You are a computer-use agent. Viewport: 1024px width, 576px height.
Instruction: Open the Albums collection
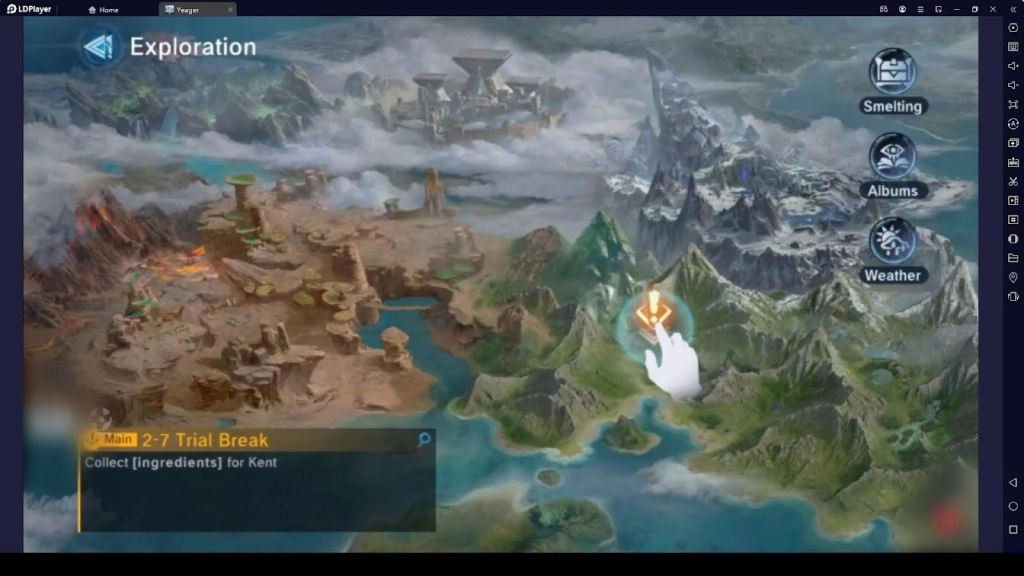tap(892, 158)
